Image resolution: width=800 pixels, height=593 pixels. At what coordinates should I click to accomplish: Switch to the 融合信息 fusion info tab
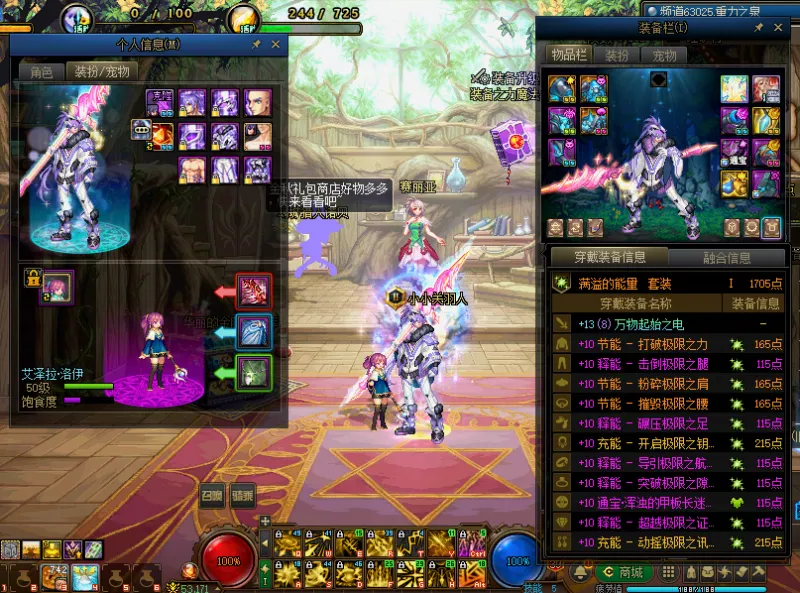[x=724, y=257]
